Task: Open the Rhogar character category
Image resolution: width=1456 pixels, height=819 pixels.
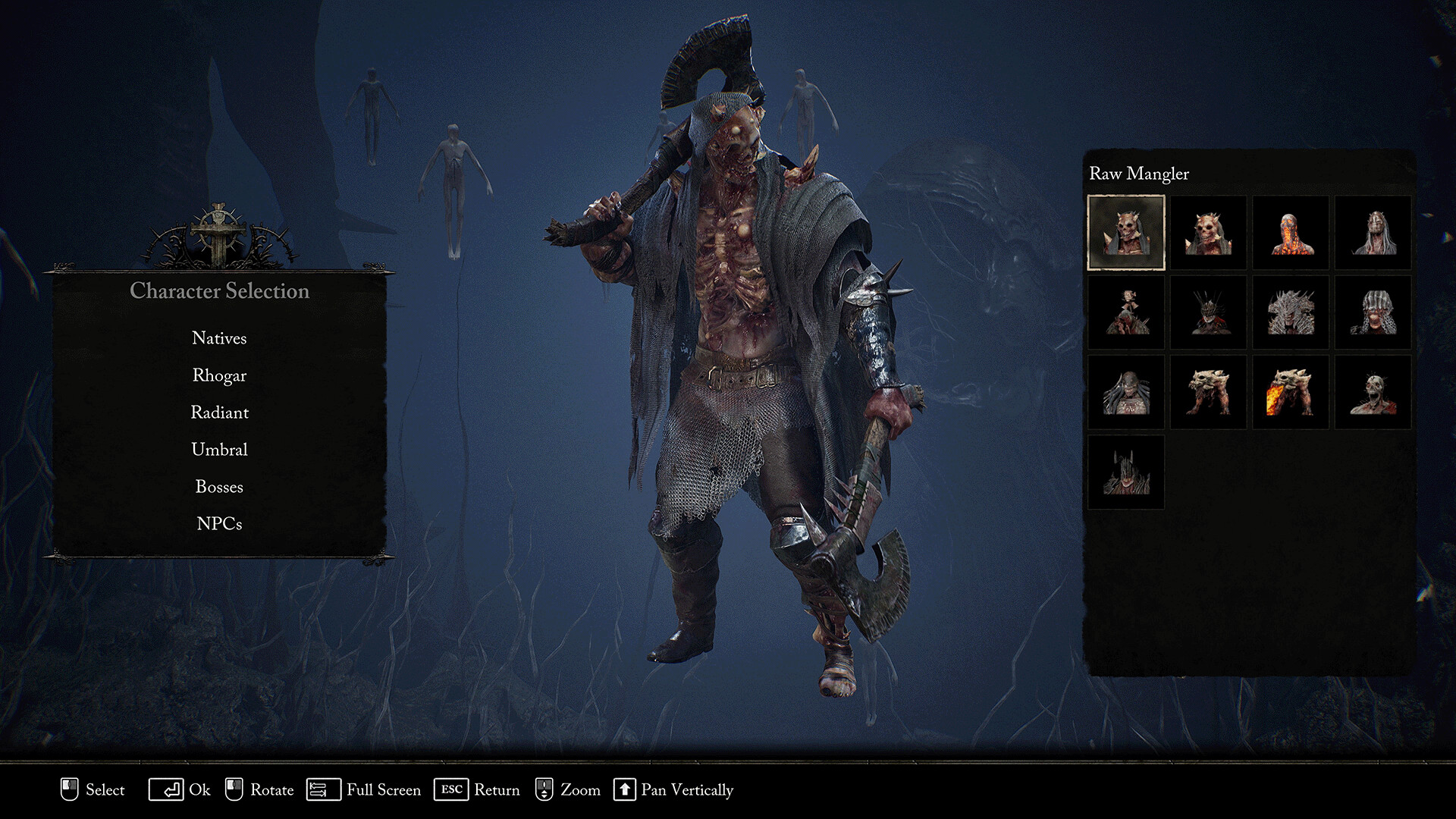Action: (x=219, y=375)
